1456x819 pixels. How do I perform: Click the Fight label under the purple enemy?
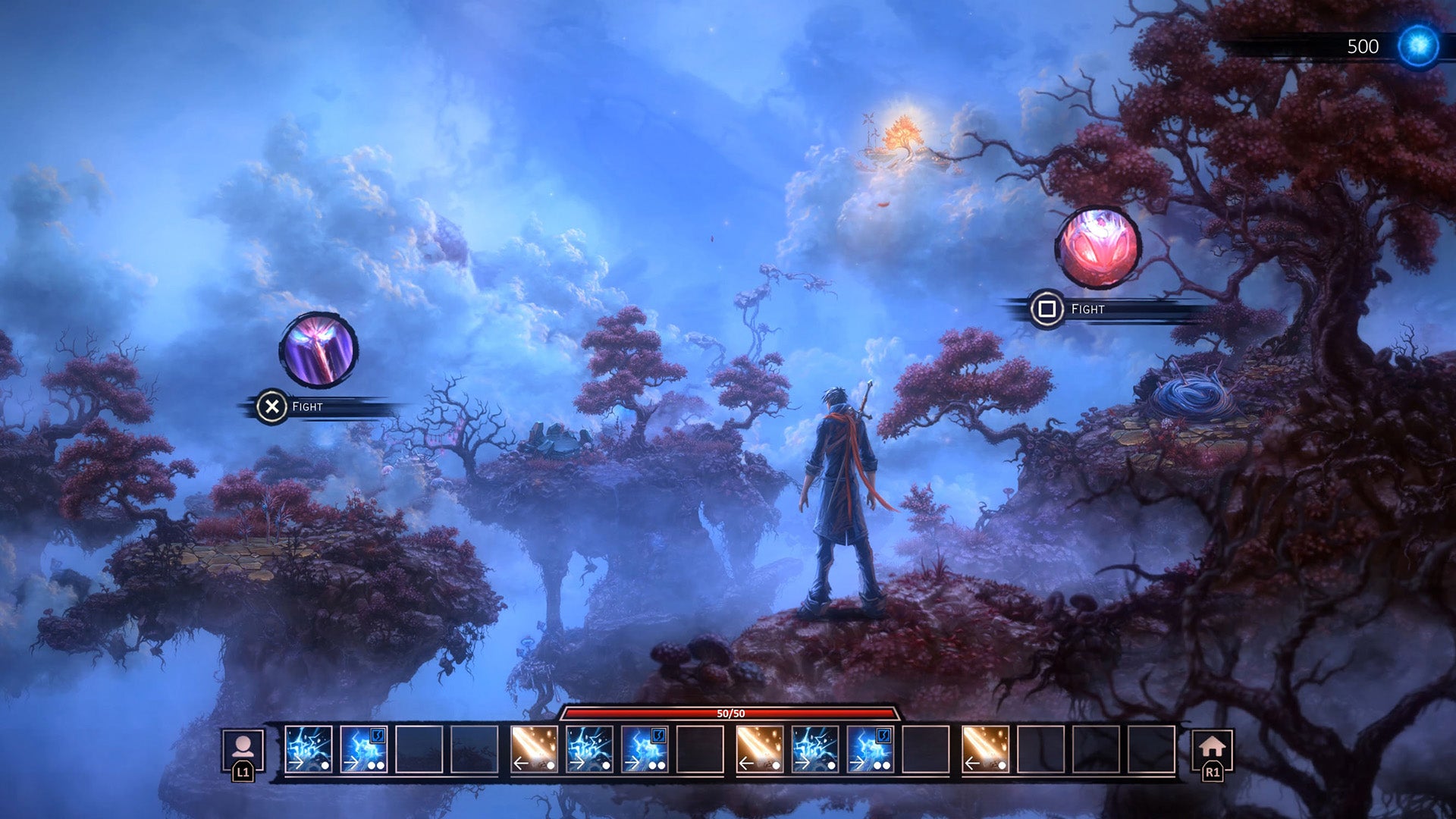(307, 407)
